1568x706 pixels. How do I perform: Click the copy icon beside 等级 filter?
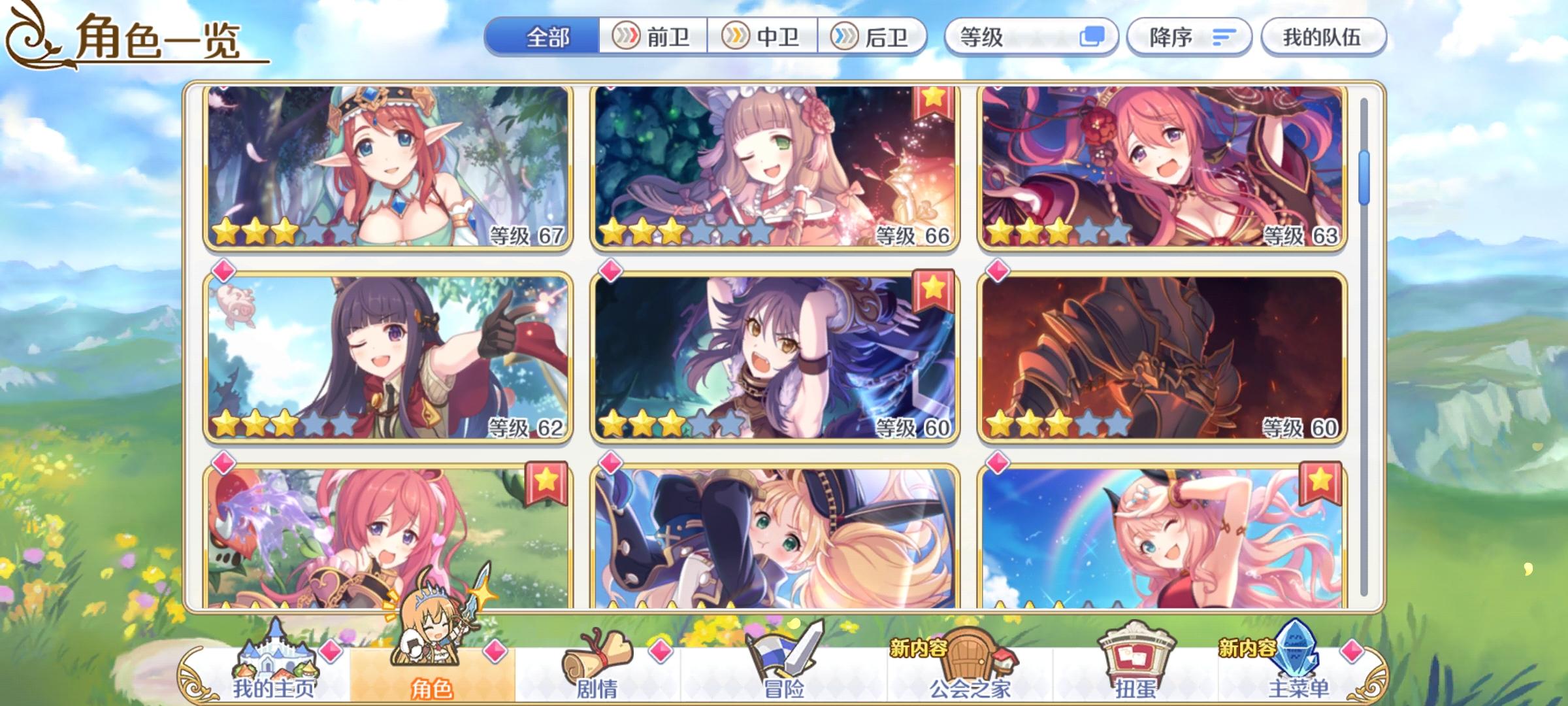[x=1092, y=37]
